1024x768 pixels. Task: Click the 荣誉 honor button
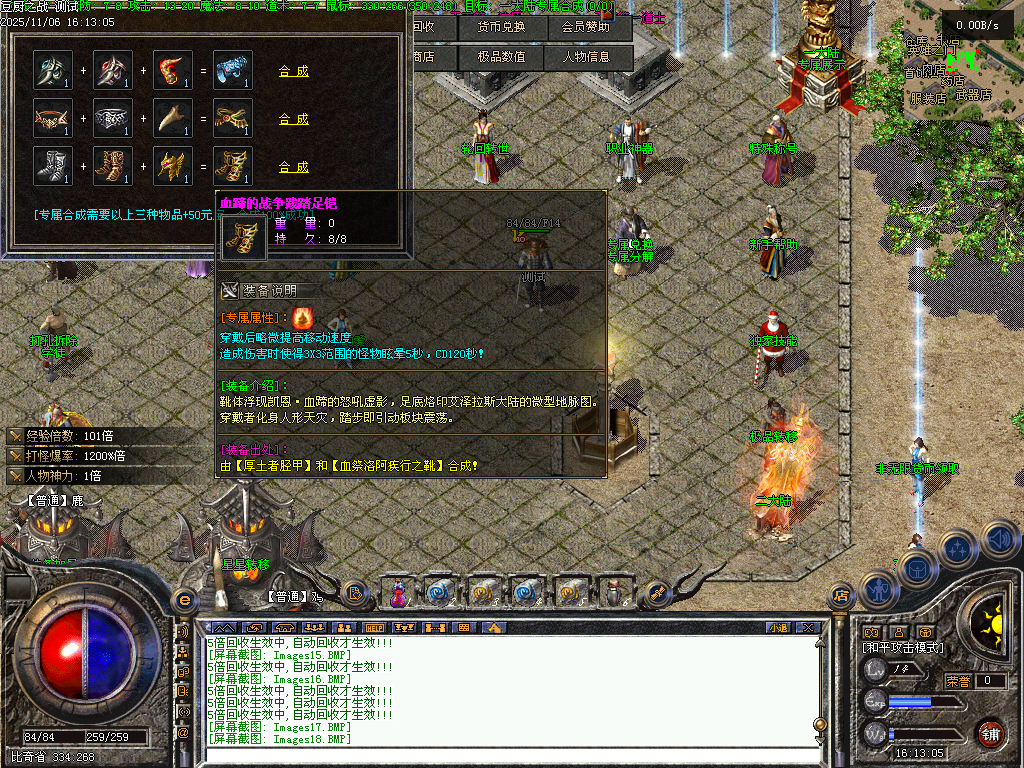click(958, 681)
